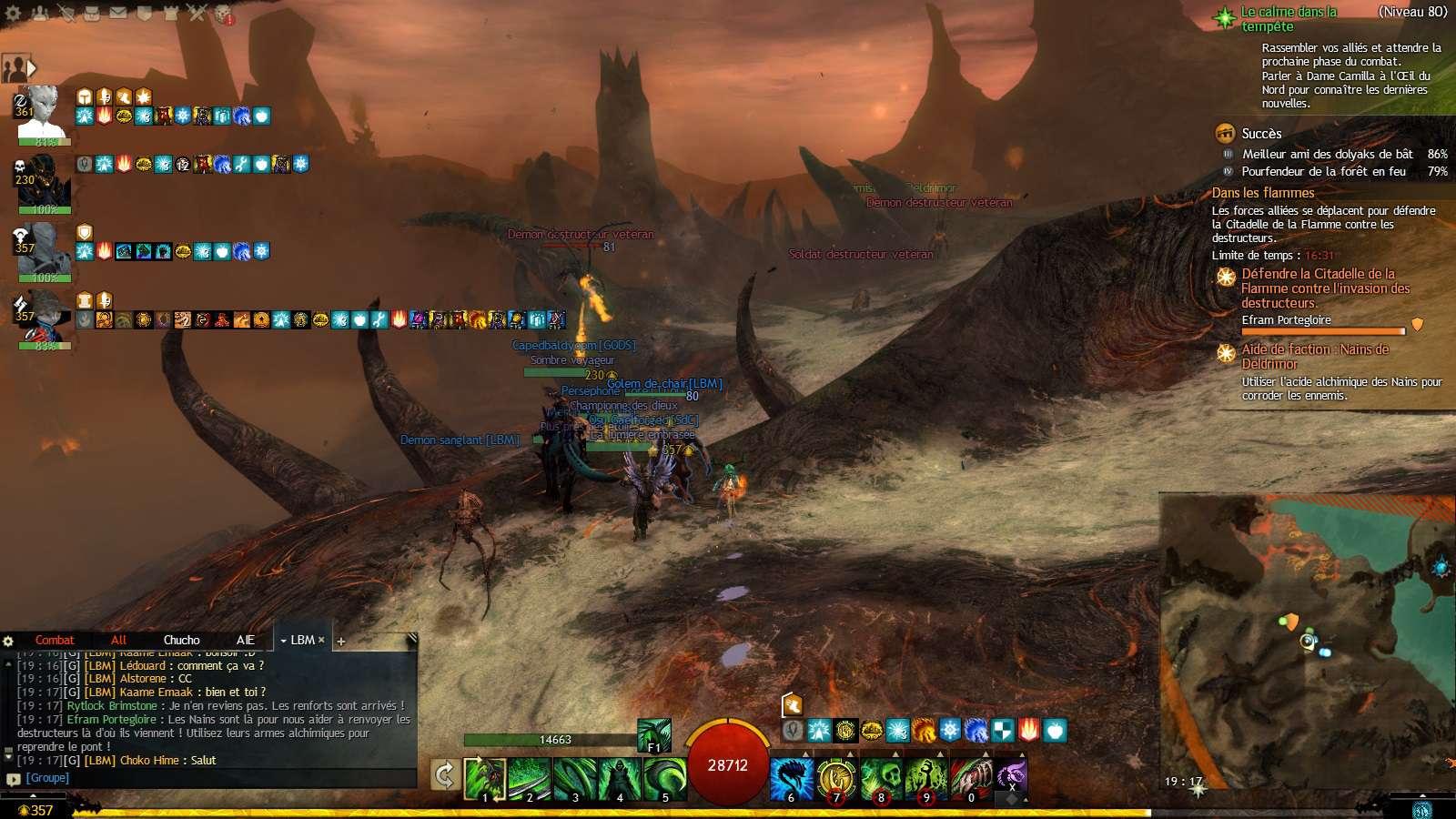This screenshot has width=1456, height=819.
Task: Select the white-haired party member portrait
Action: pos(41,112)
